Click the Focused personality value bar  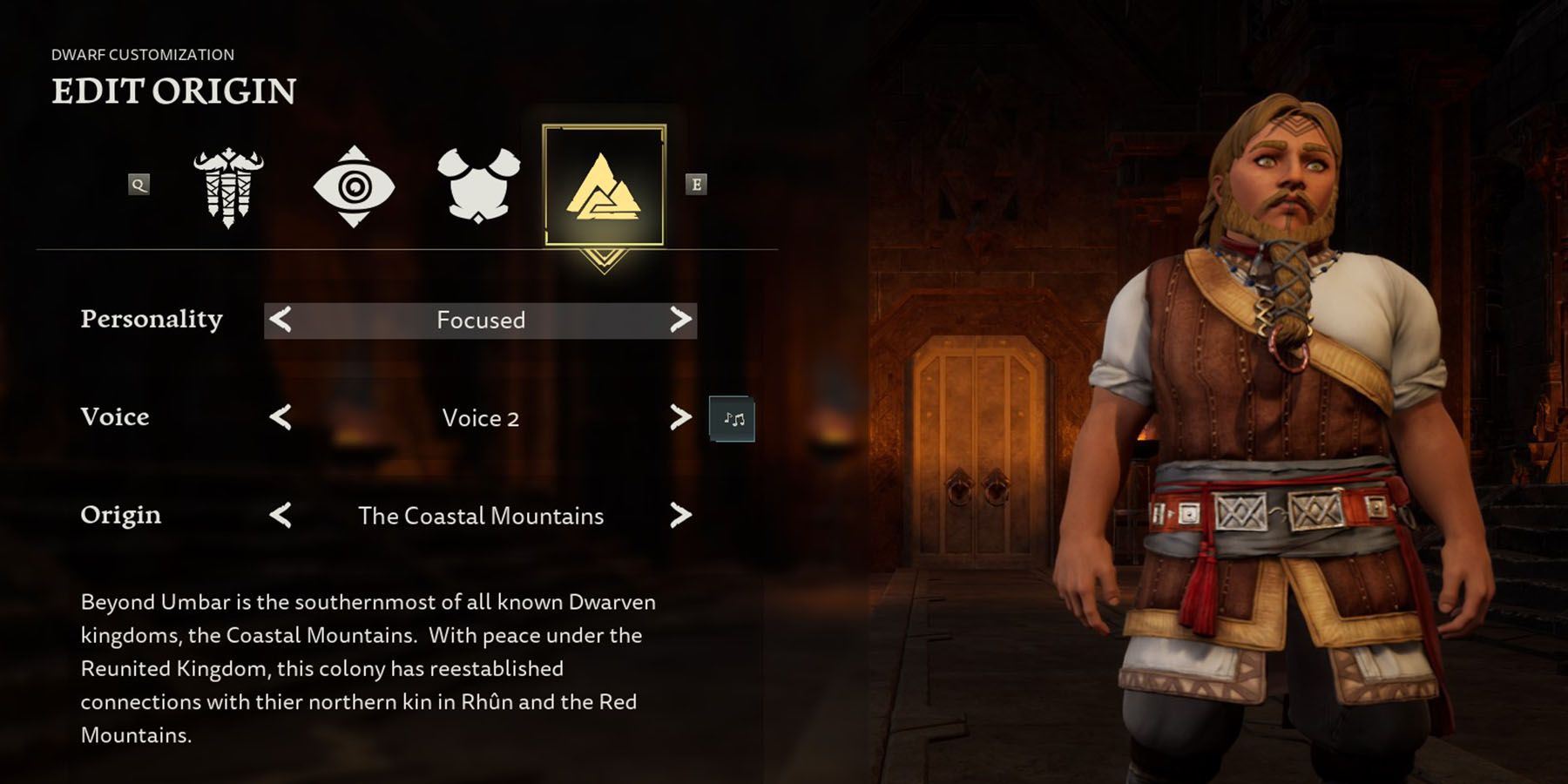[480, 320]
